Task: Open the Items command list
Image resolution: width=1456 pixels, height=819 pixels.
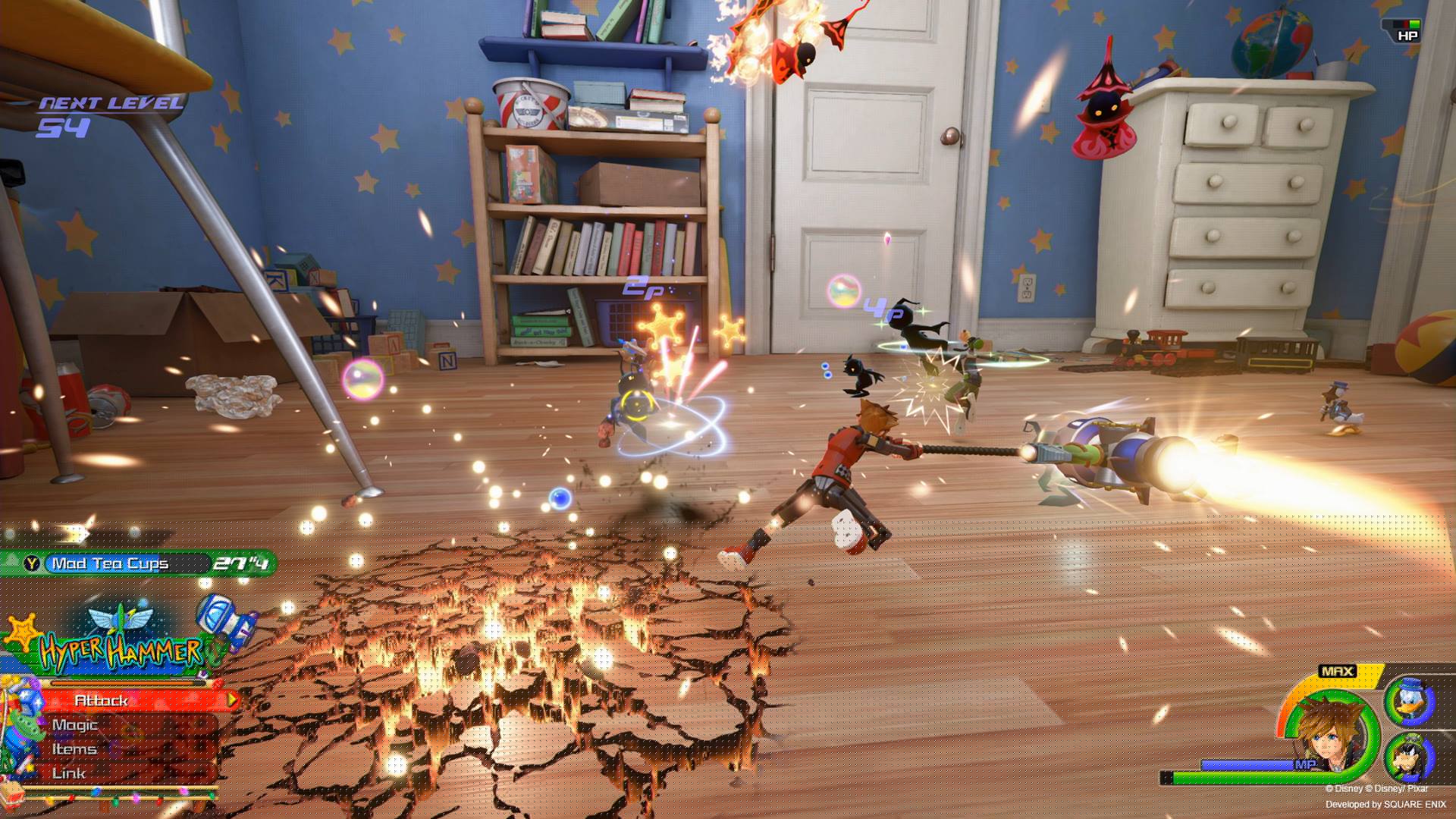Action: point(76,749)
